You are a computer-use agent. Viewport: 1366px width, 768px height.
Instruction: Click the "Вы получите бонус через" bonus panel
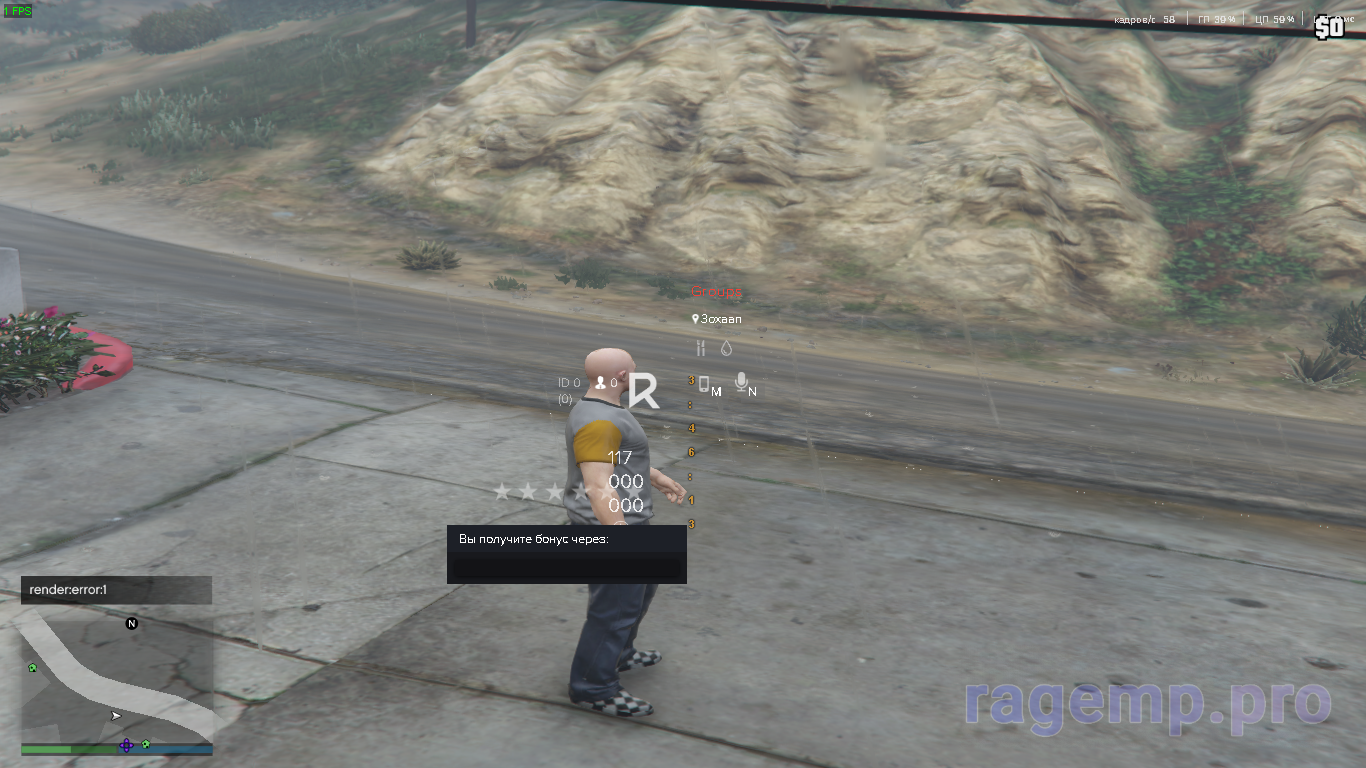coord(566,554)
